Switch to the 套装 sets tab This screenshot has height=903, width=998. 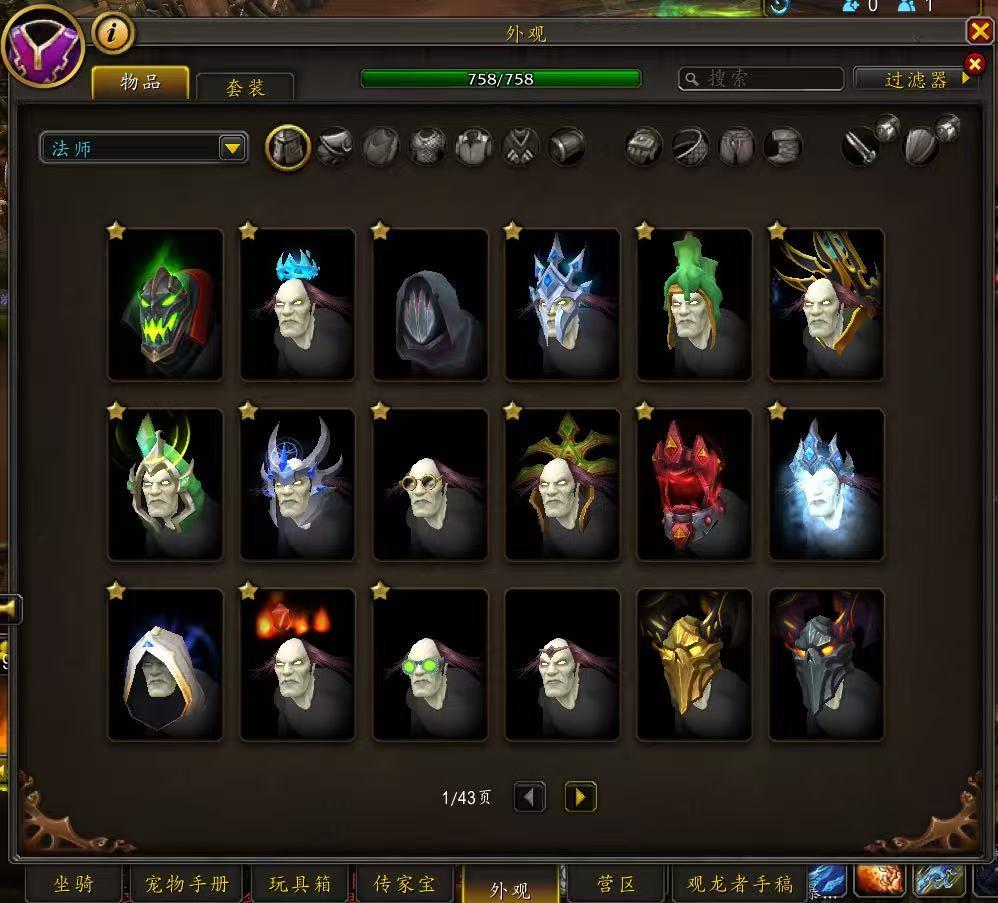(245, 87)
